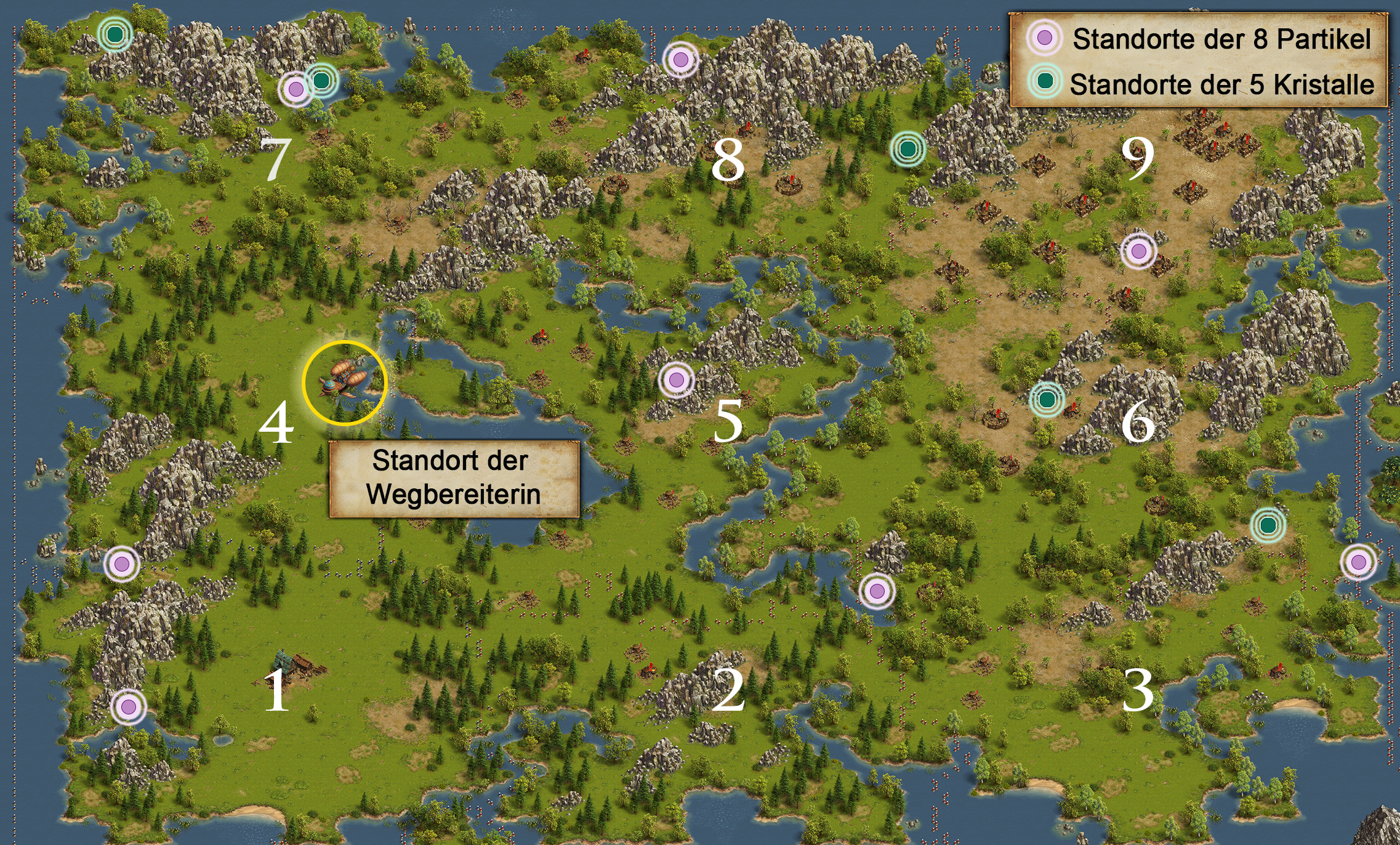Image resolution: width=1400 pixels, height=845 pixels.
Task: Choose the "Standorte der 8 Partikel" legend entry
Action: pos(1221,39)
